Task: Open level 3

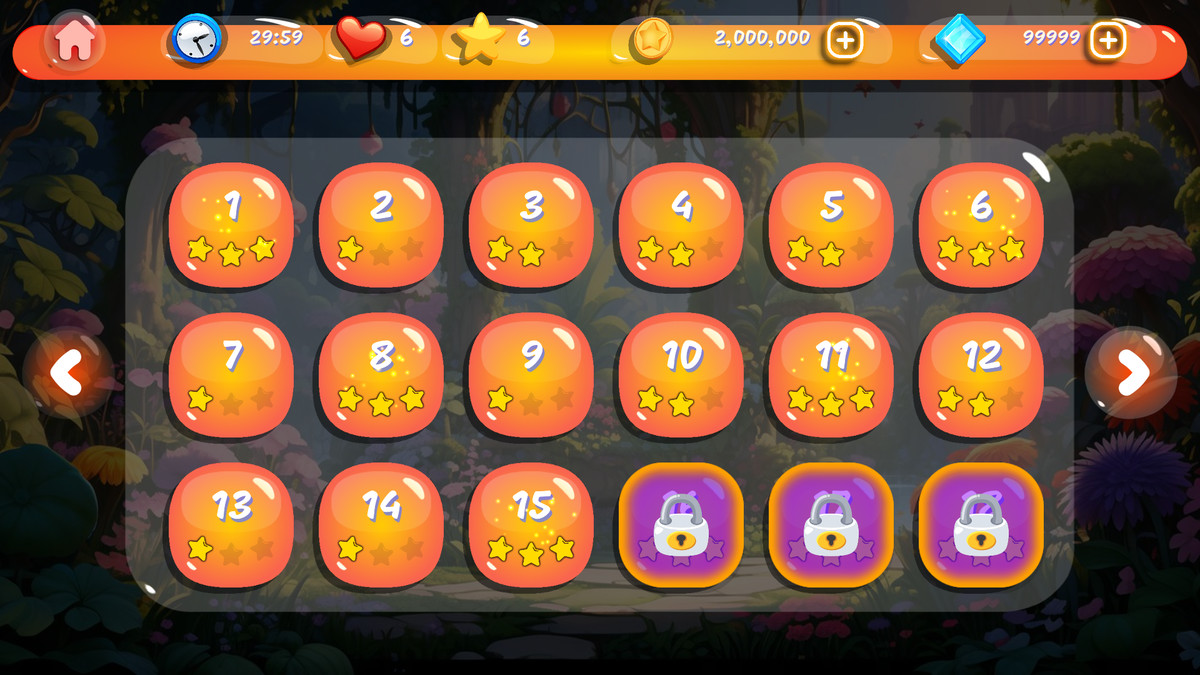Action: coord(531,225)
